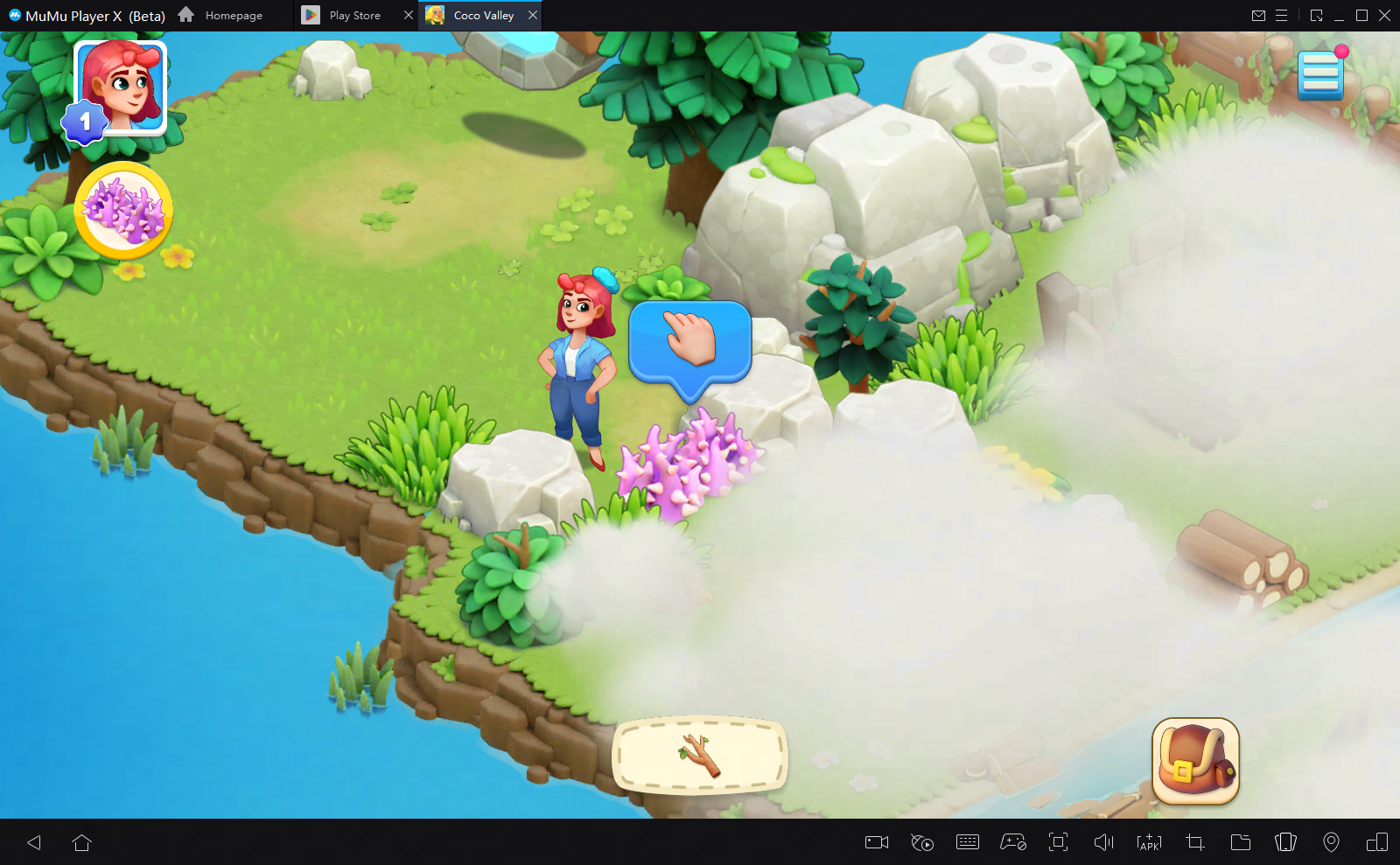Open gamepad control settings
This screenshot has width=1400, height=865.
(1013, 842)
